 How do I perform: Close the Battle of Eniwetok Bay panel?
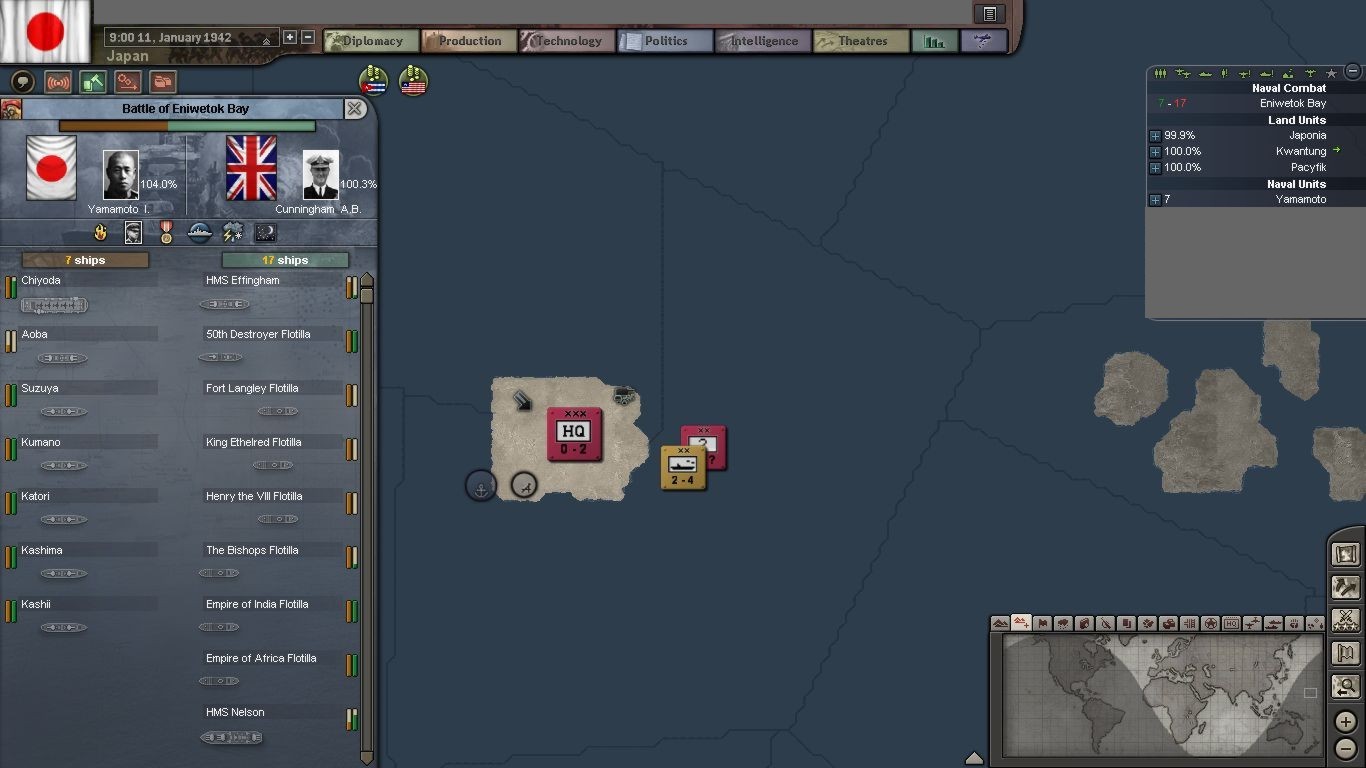(355, 109)
